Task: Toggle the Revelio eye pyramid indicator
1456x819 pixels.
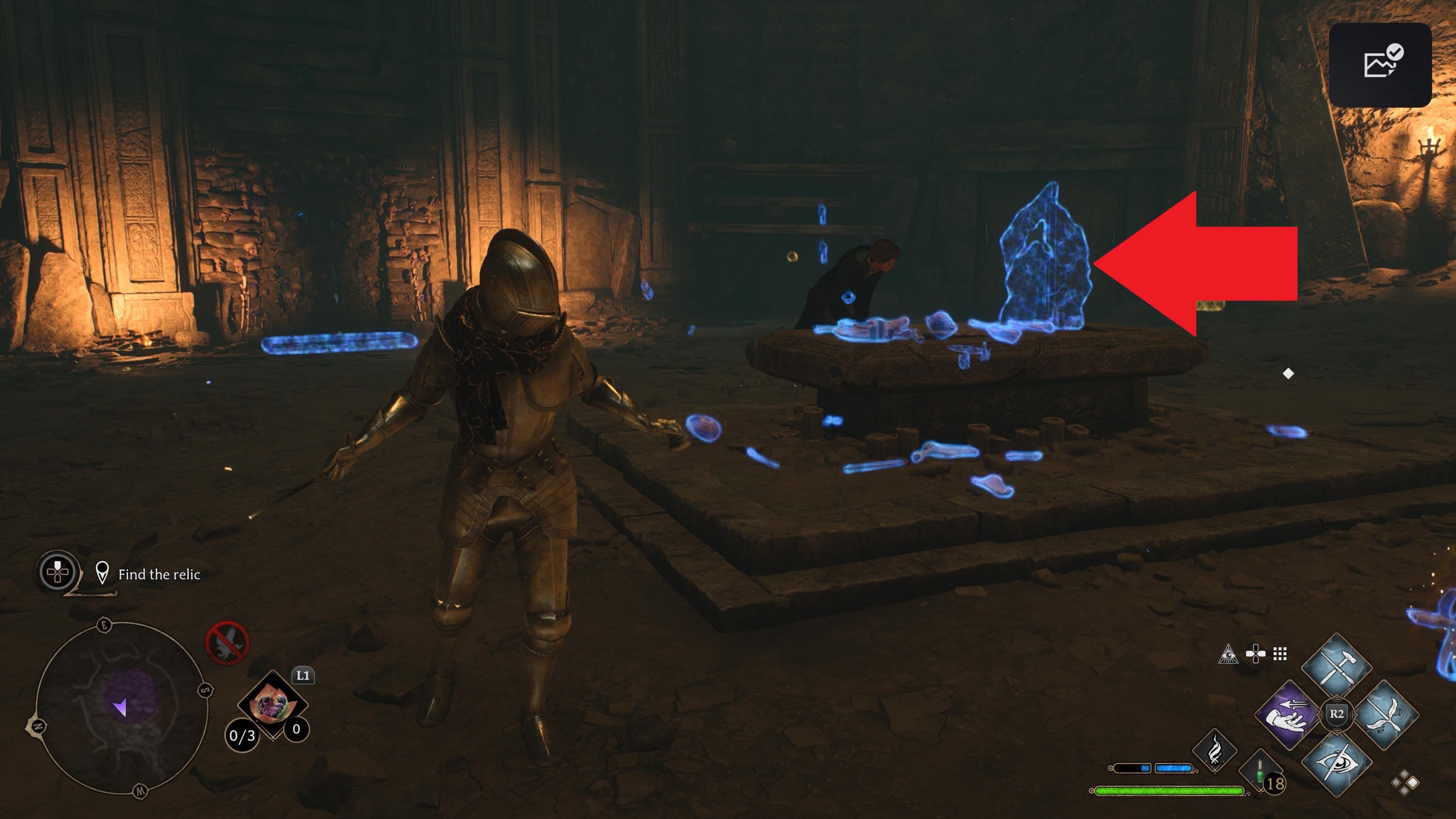Action: point(1229,654)
